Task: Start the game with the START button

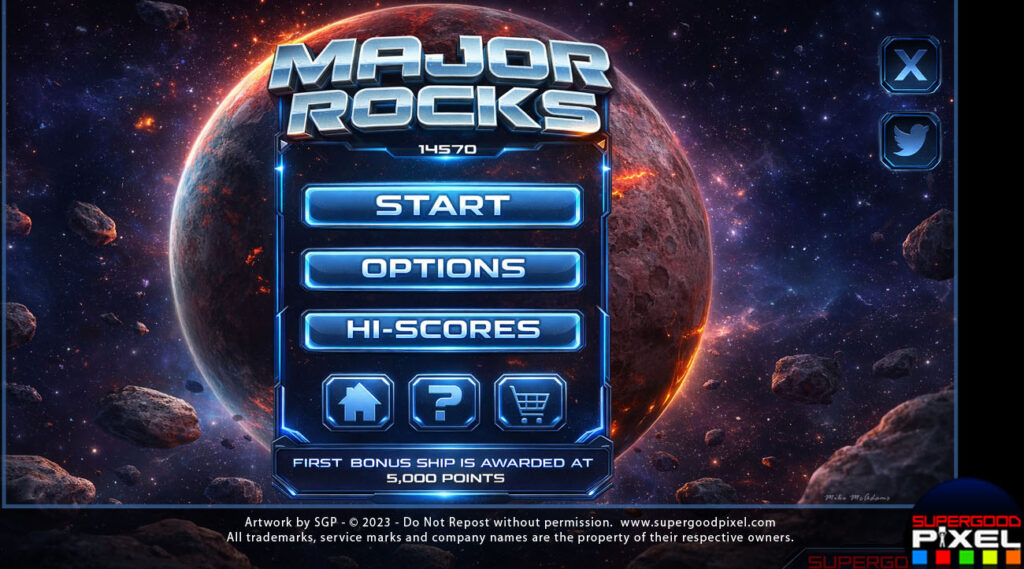Action: coord(442,206)
